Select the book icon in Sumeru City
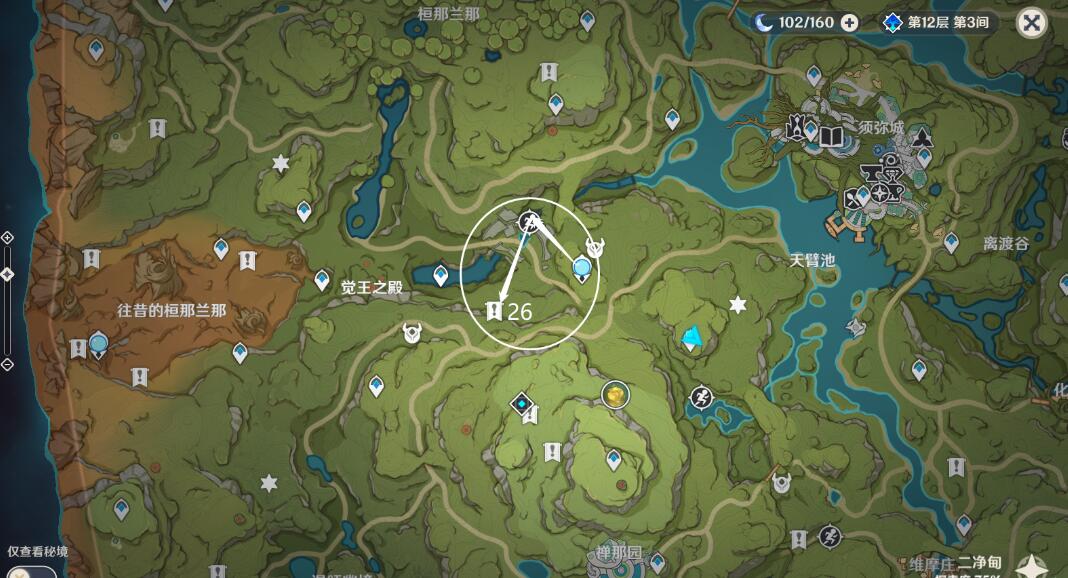This screenshot has height=578, width=1068. (x=832, y=136)
